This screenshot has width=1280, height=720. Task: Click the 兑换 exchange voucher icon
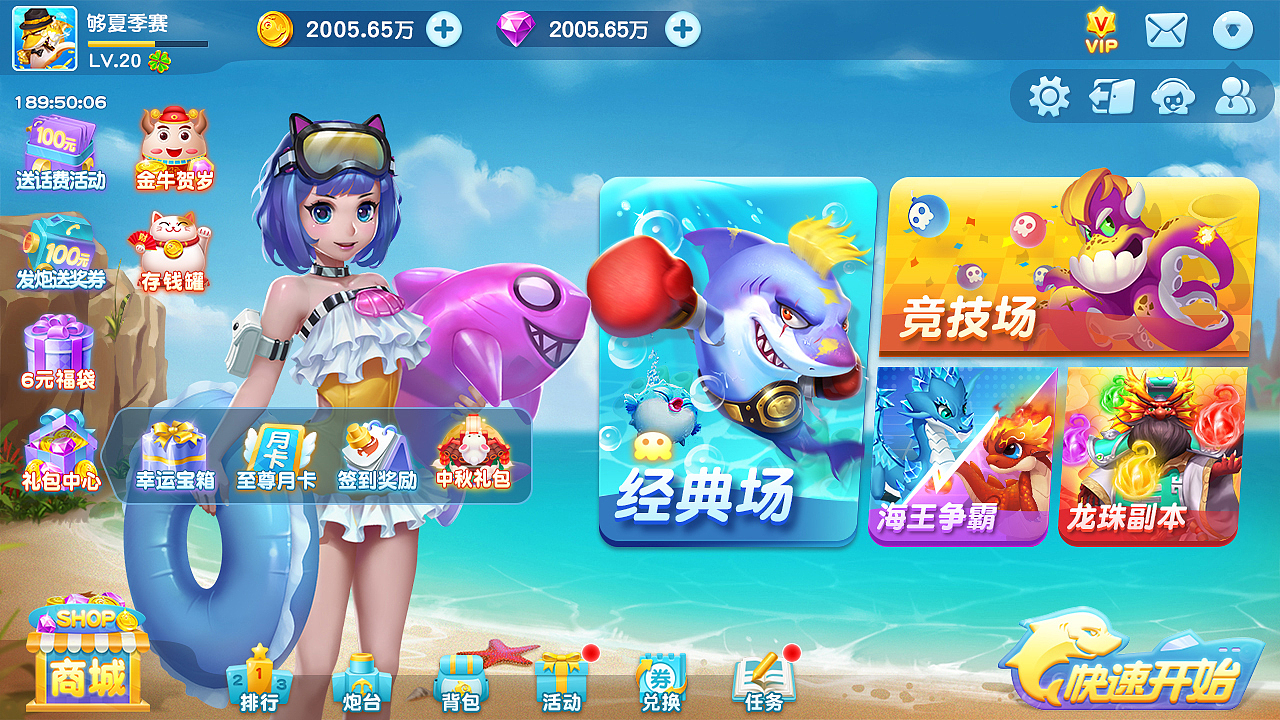point(662,680)
